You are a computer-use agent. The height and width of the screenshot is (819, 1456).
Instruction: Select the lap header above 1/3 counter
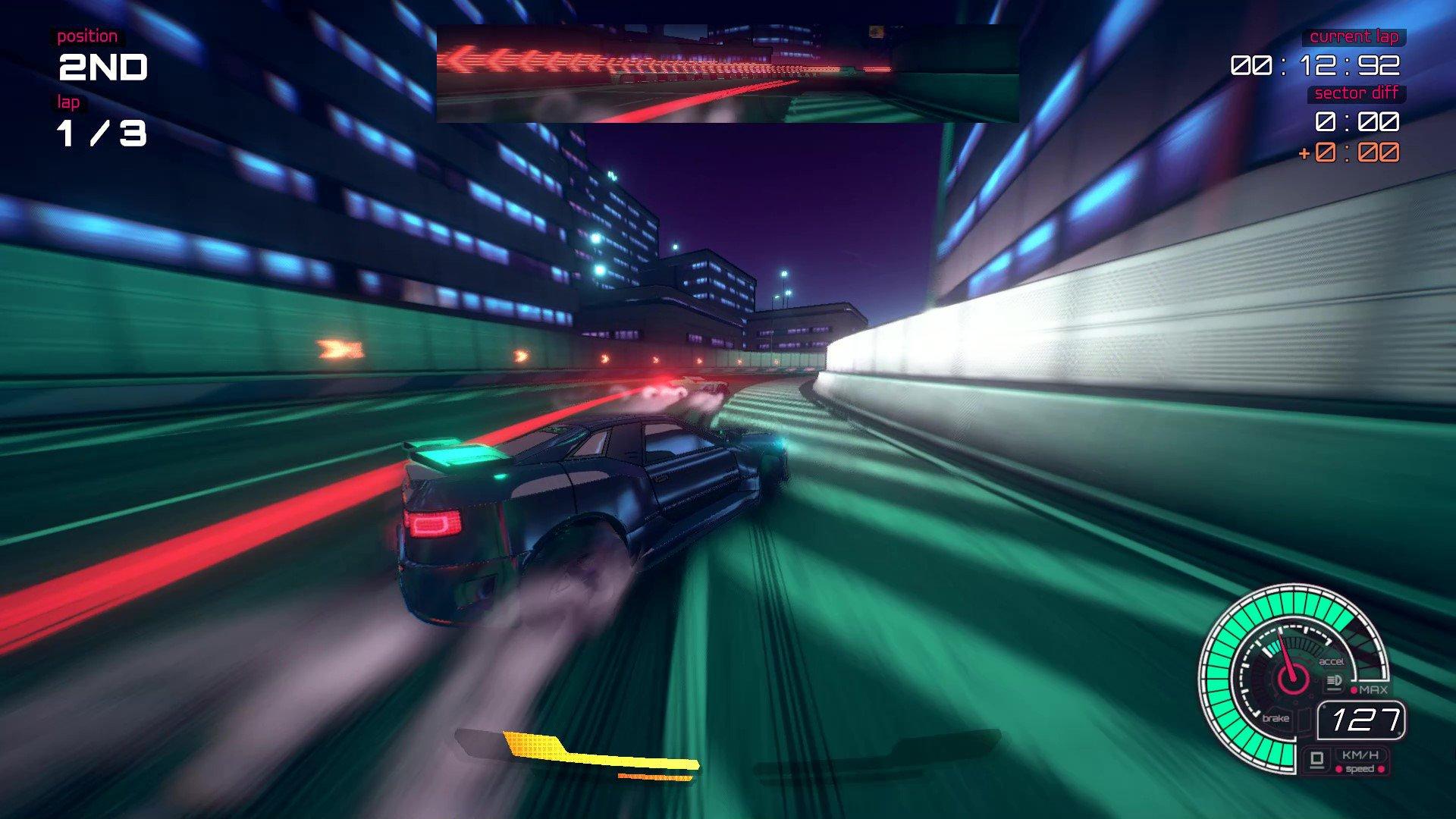pyautogui.click(x=70, y=100)
